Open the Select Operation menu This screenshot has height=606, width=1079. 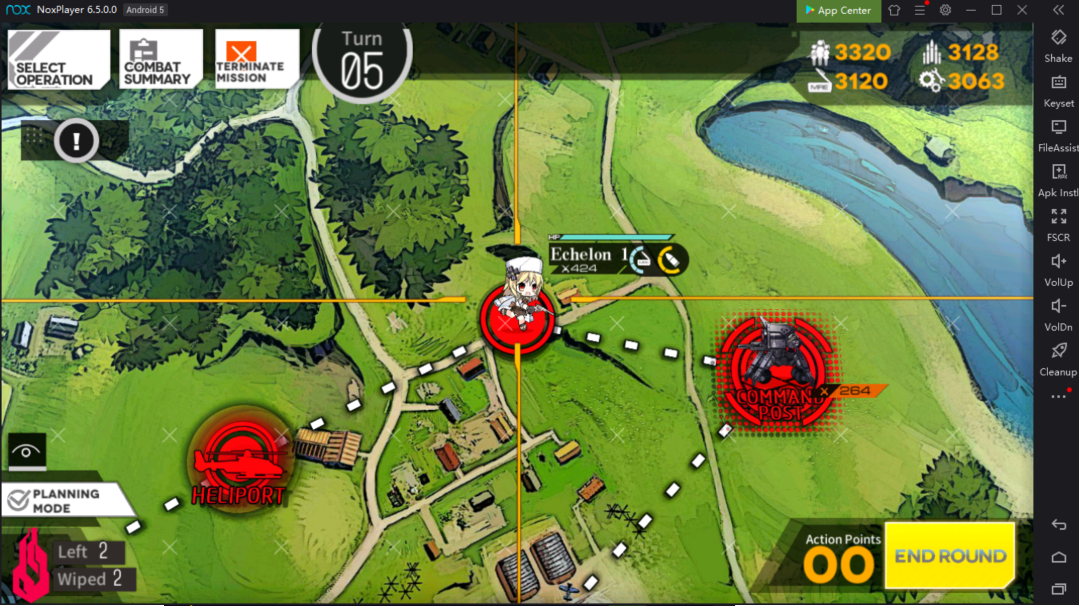coord(59,60)
